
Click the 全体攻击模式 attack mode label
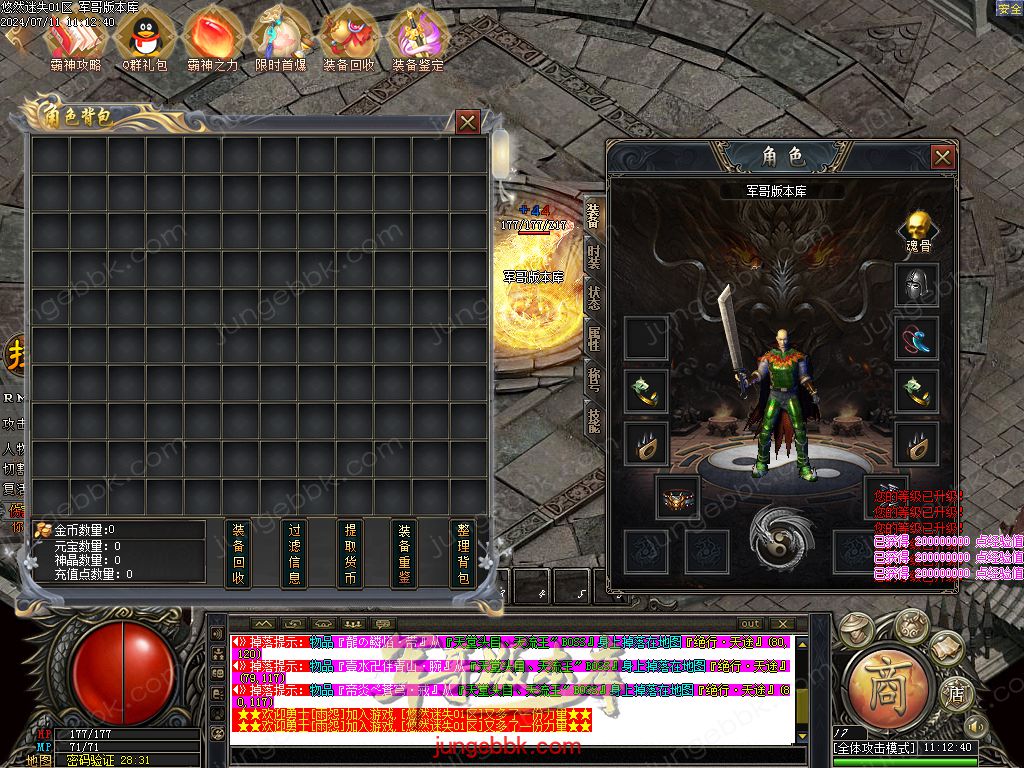pos(875,748)
